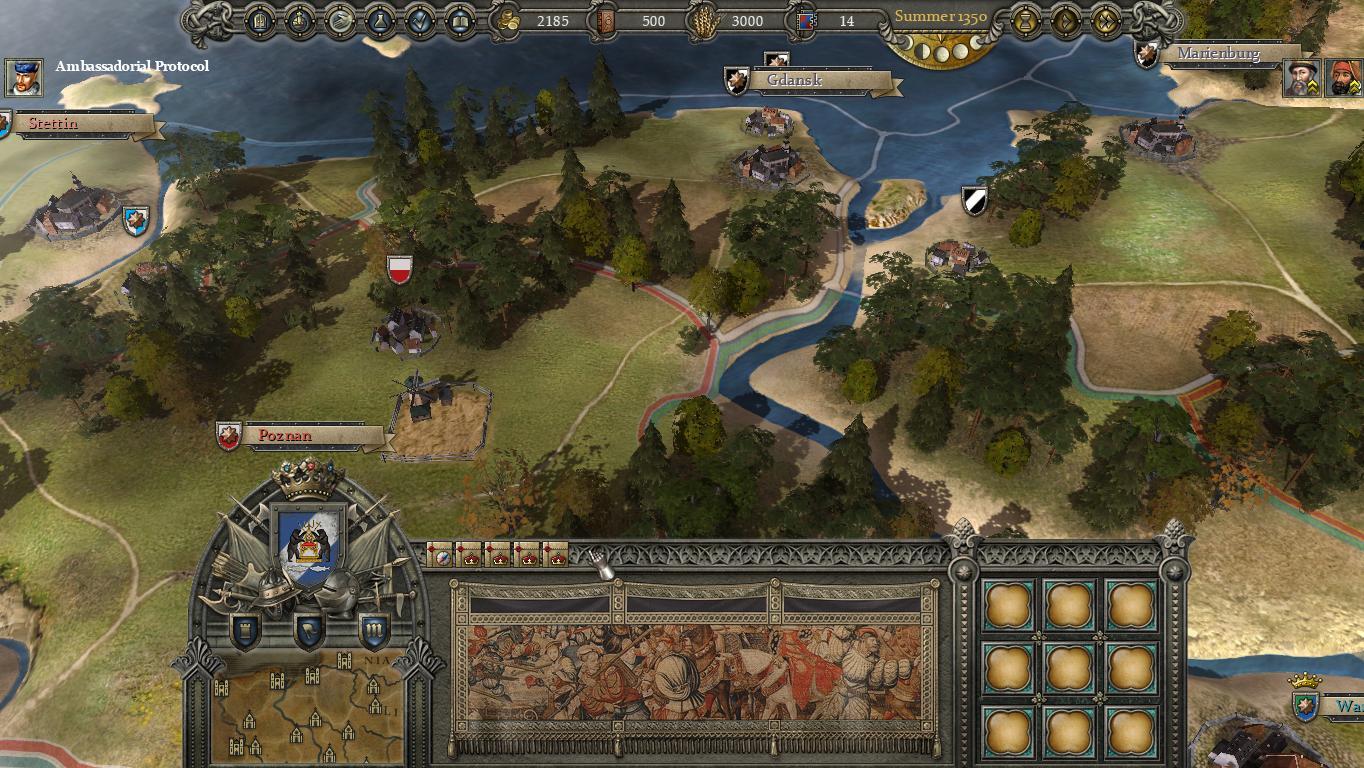Expand the Marienburg city banner
This screenshot has height=768, width=1364.
click(x=1220, y=54)
